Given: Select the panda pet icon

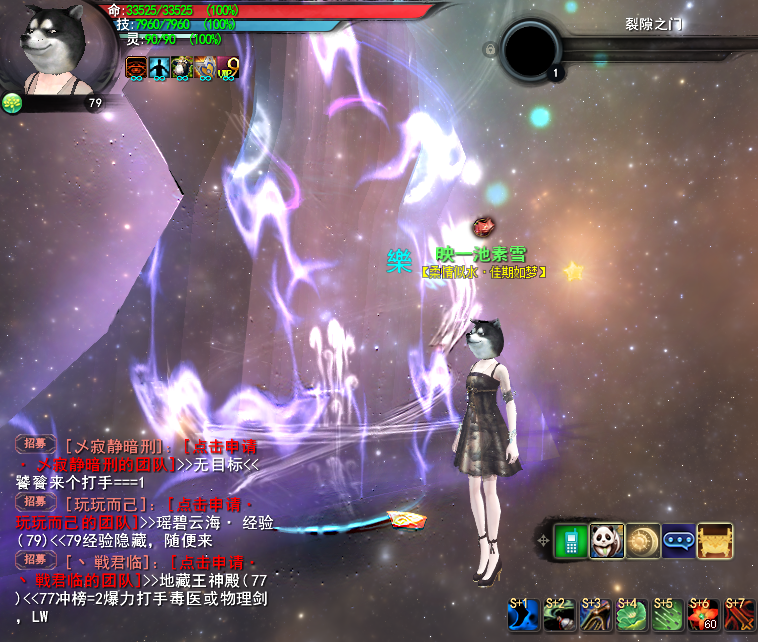Looking at the screenshot, I should (x=607, y=541).
